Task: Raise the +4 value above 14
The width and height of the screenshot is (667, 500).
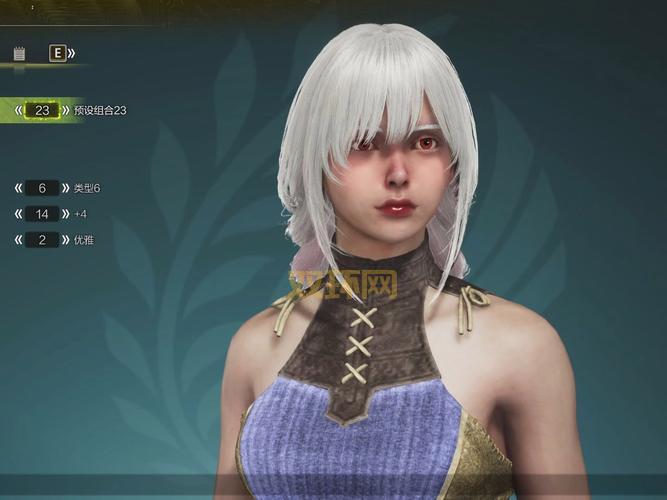Action: (65, 214)
